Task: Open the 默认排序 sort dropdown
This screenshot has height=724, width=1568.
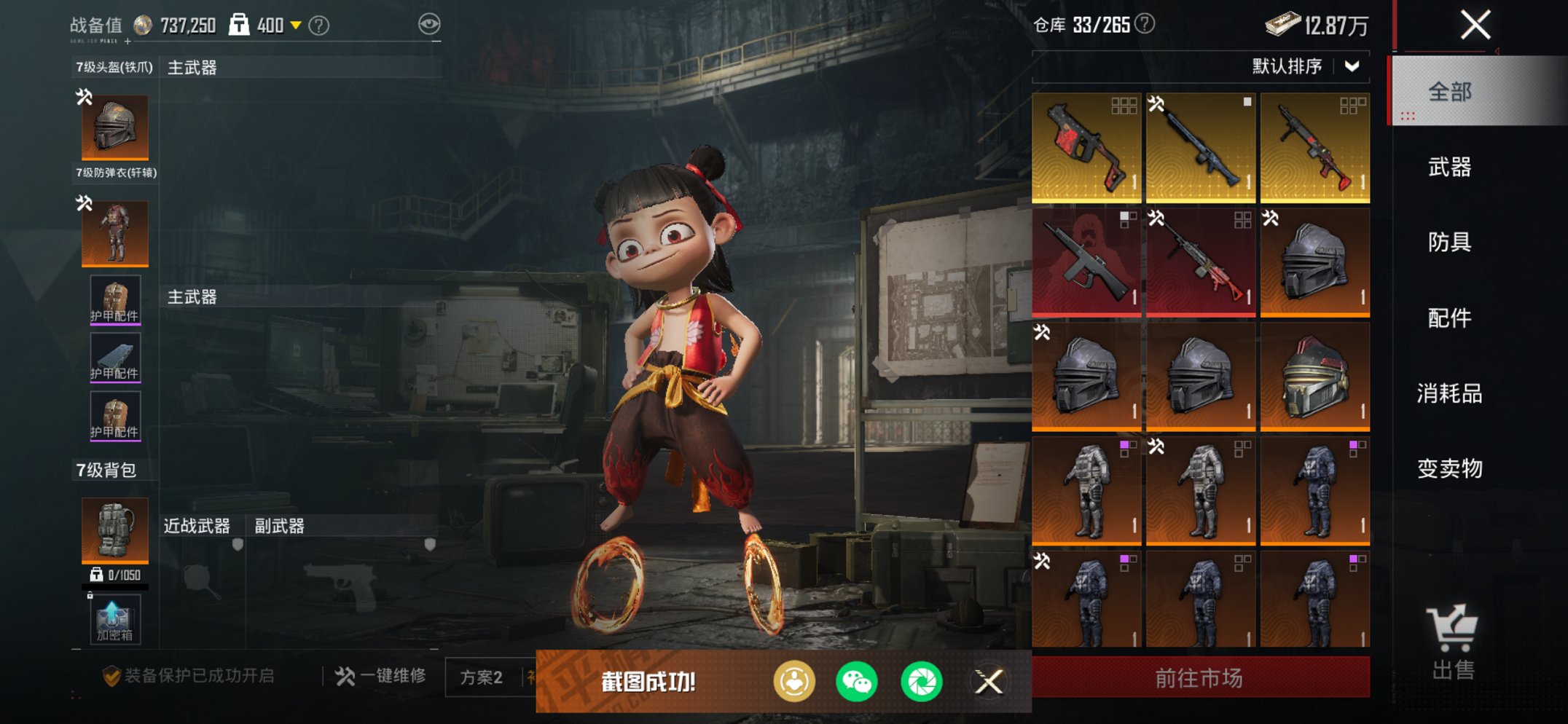Action: coord(1304,66)
